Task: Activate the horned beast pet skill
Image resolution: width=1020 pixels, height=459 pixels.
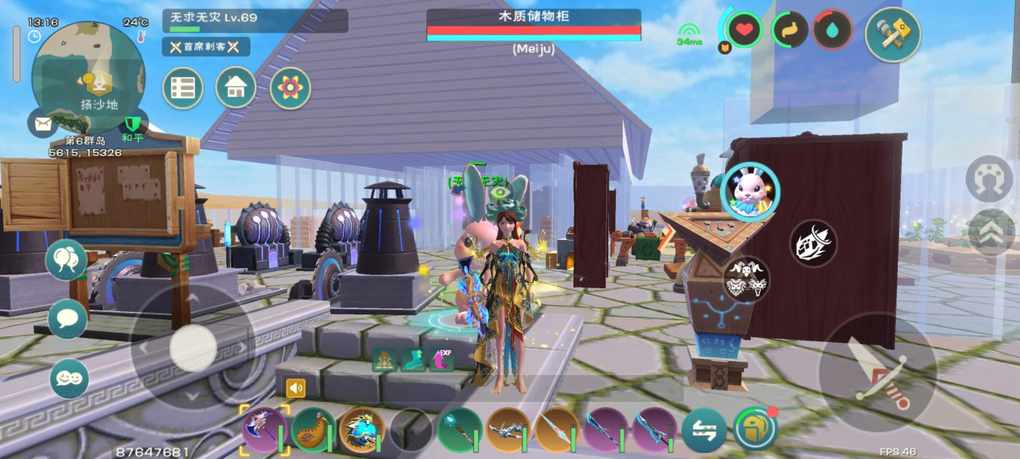Action: click(813, 243)
